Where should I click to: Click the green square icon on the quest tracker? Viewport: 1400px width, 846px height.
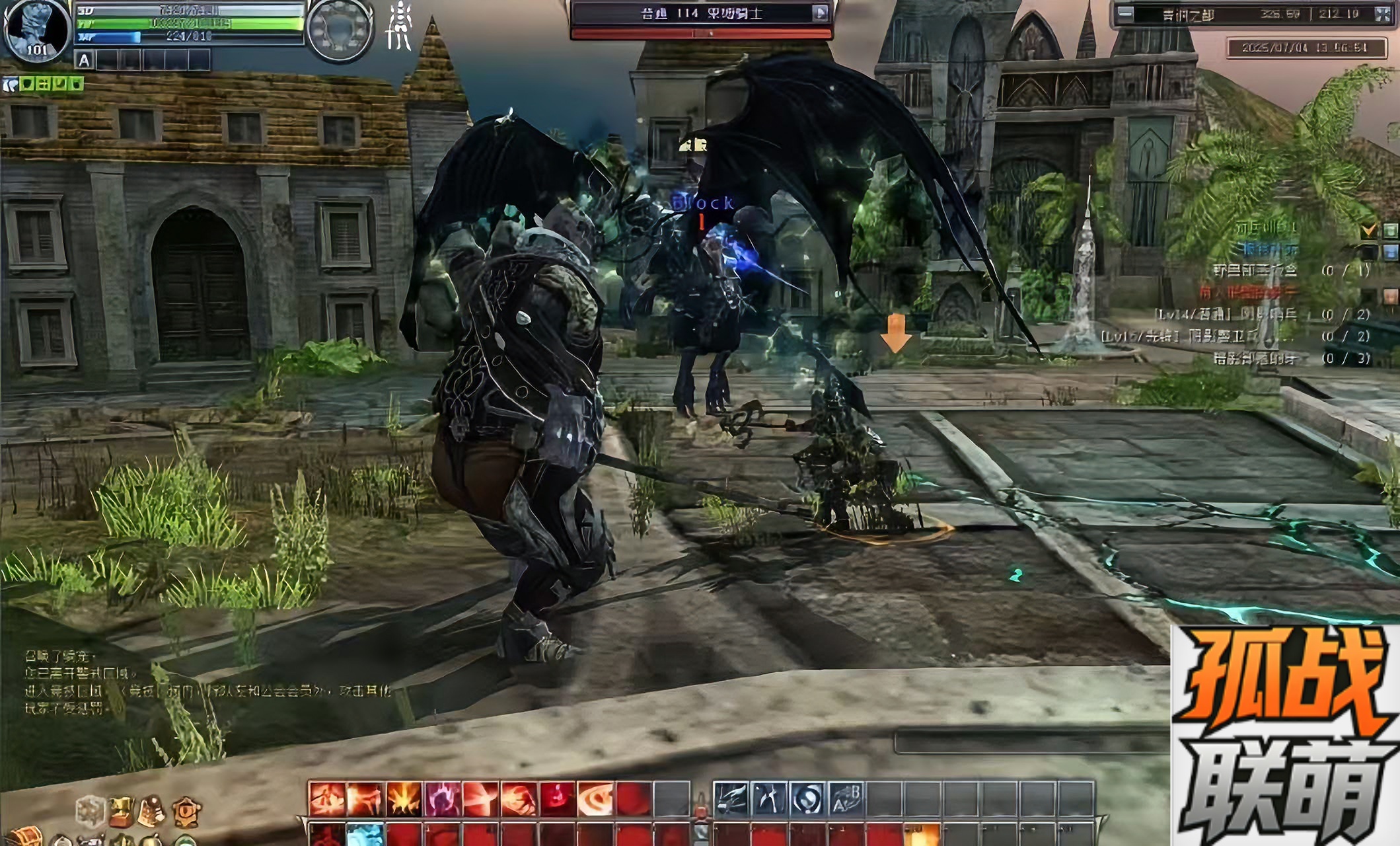point(1390,230)
